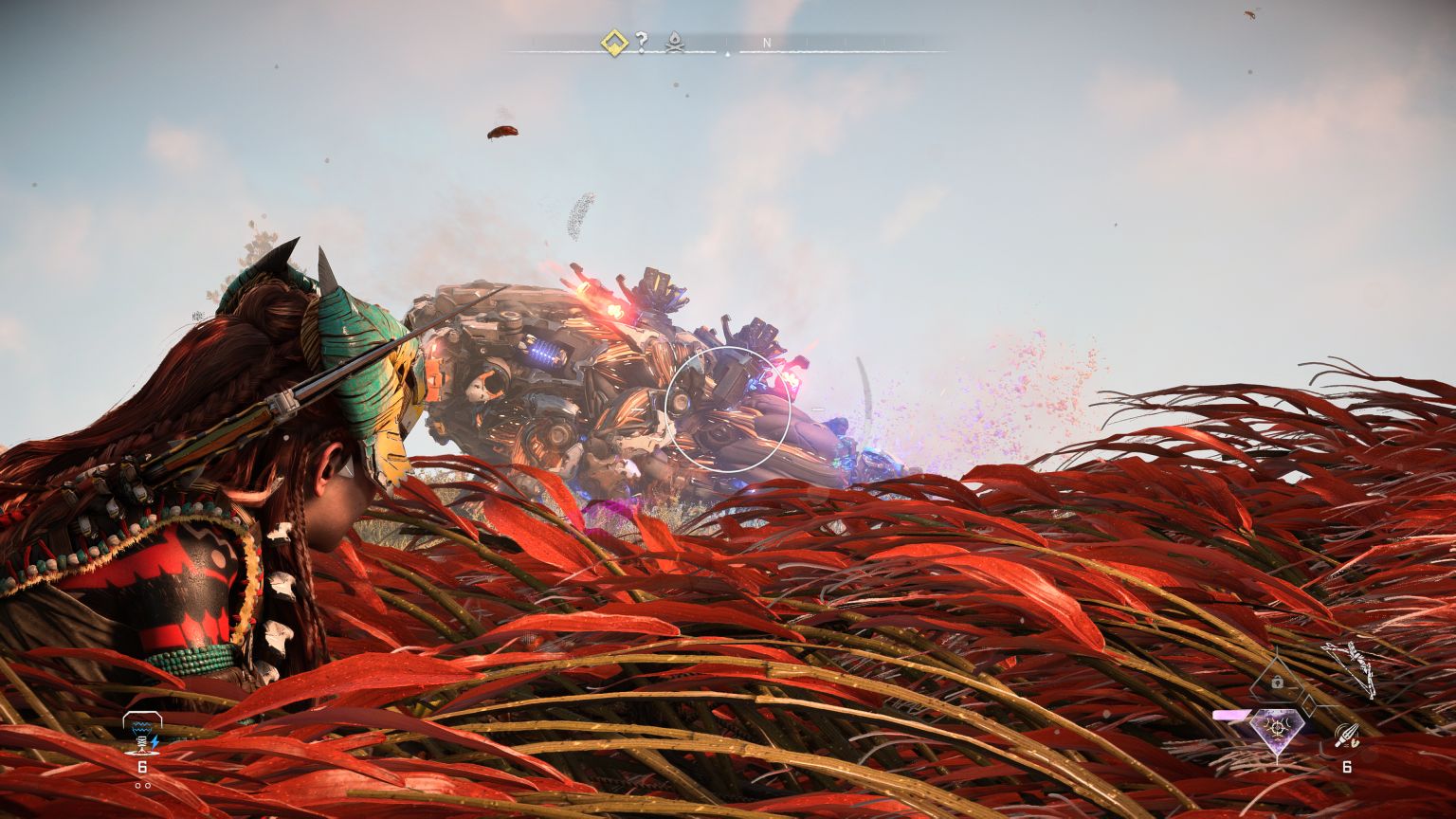
Task: Click the question mark compass marker
Action: click(642, 43)
